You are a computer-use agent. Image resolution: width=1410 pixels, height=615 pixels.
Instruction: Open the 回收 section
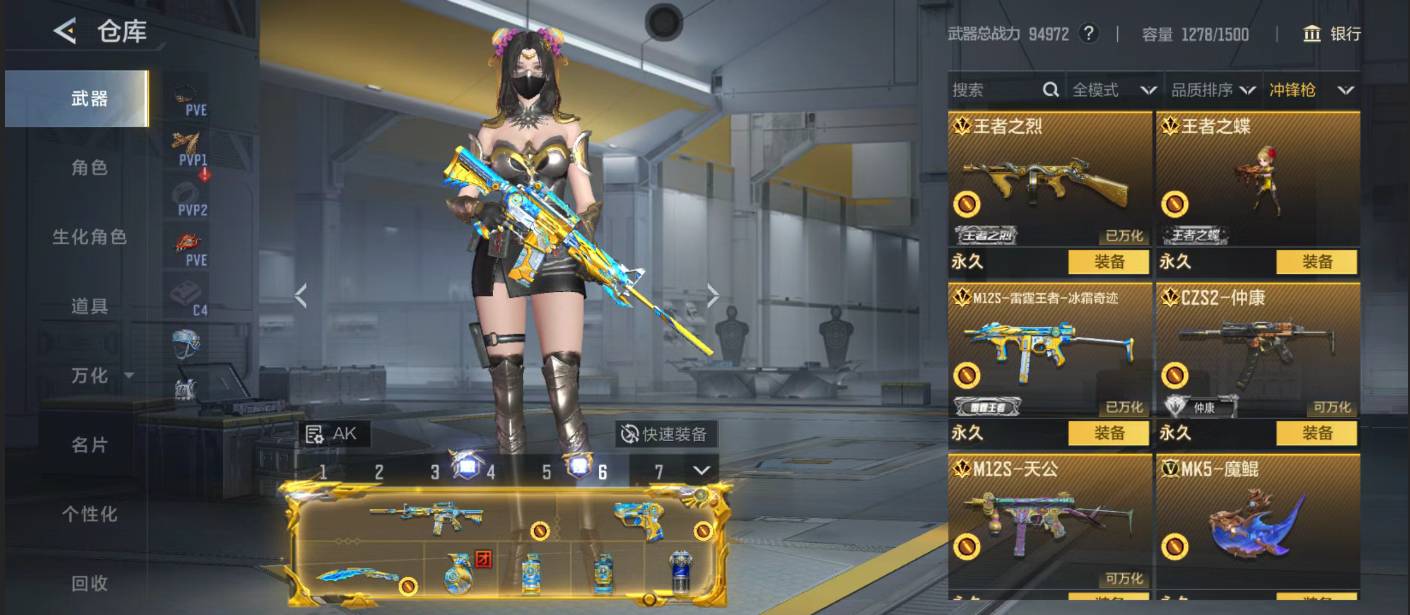pos(89,583)
